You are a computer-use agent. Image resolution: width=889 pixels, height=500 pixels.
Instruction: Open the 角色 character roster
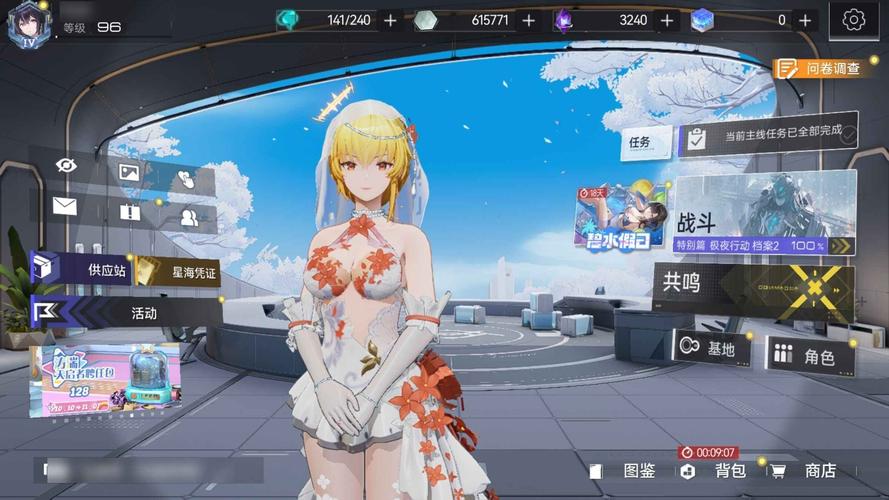(x=810, y=356)
